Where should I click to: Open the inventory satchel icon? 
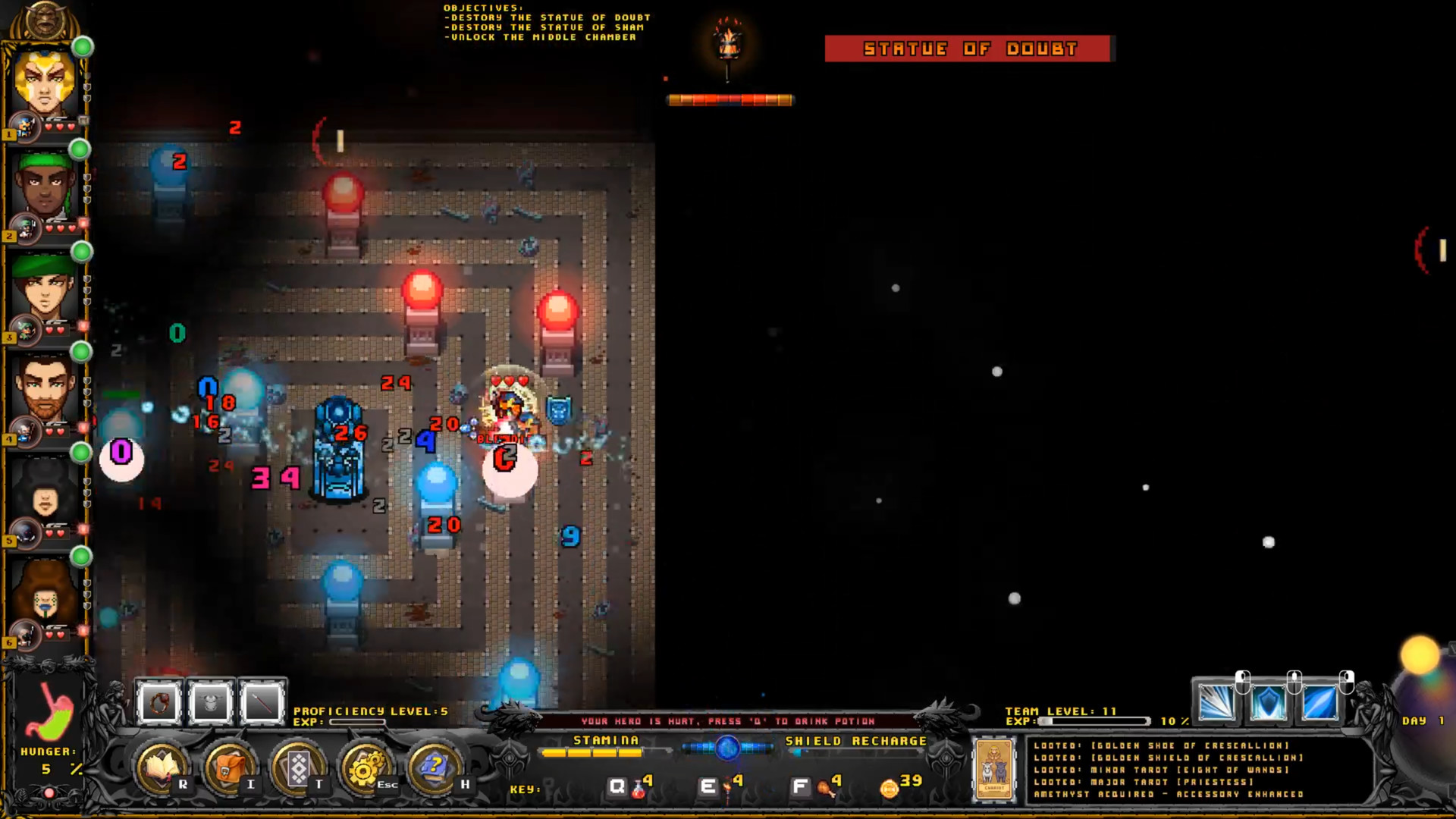pyautogui.click(x=229, y=767)
